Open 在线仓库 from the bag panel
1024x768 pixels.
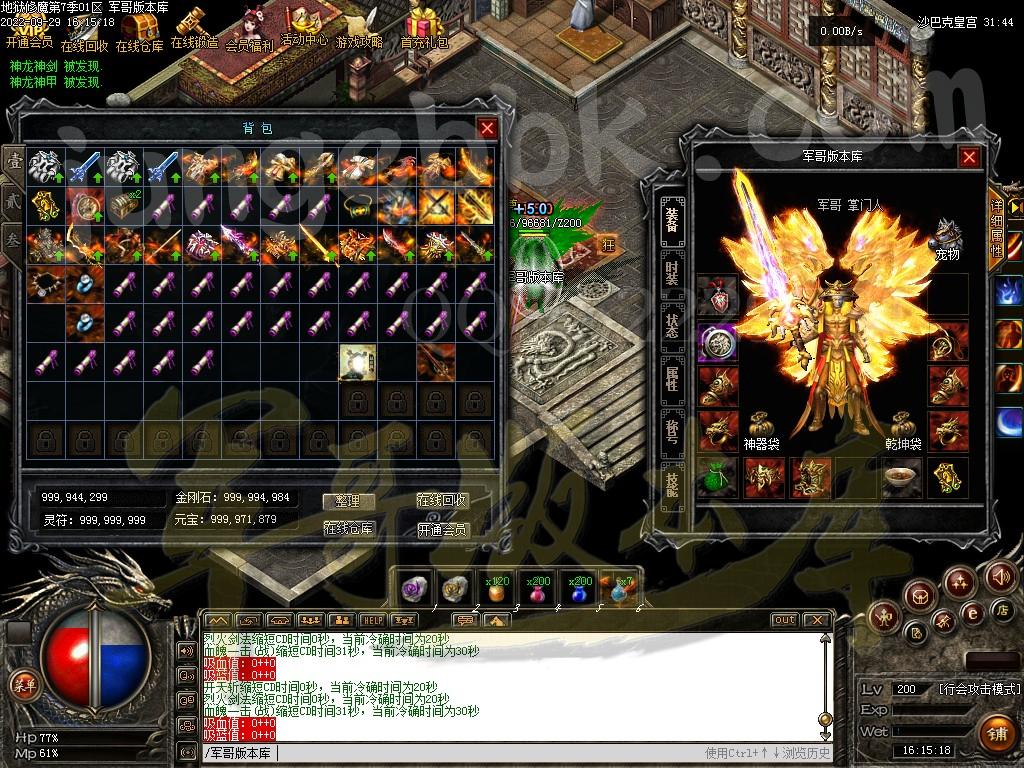click(348, 529)
